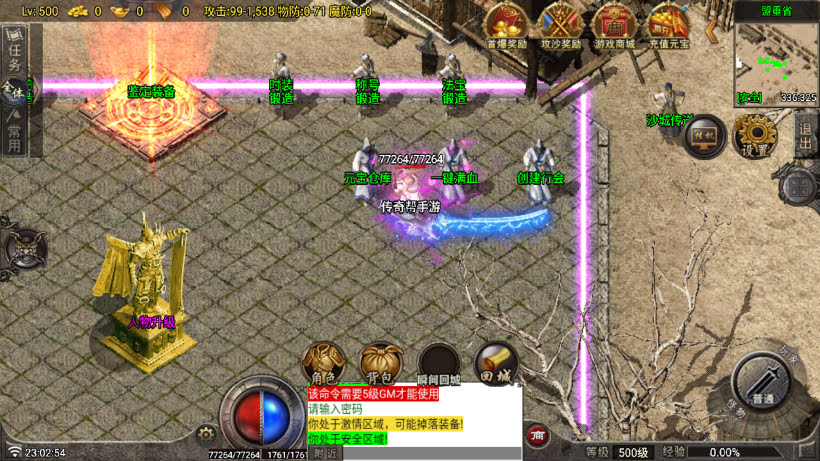Collapse the top icon row with the arrow
Screen dimensions: 820x461
[712, 30]
